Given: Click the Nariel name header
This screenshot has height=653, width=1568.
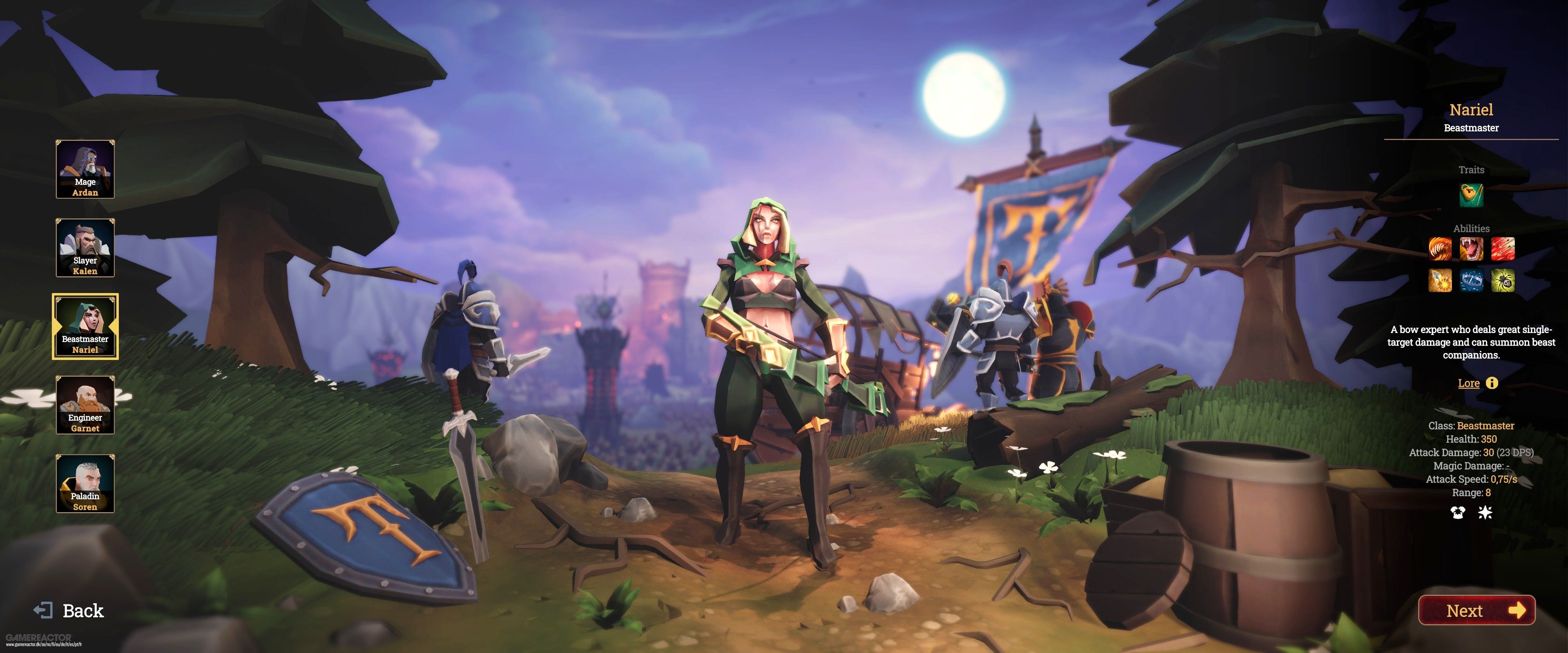Looking at the screenshot, I should [x=1471, y=110].
